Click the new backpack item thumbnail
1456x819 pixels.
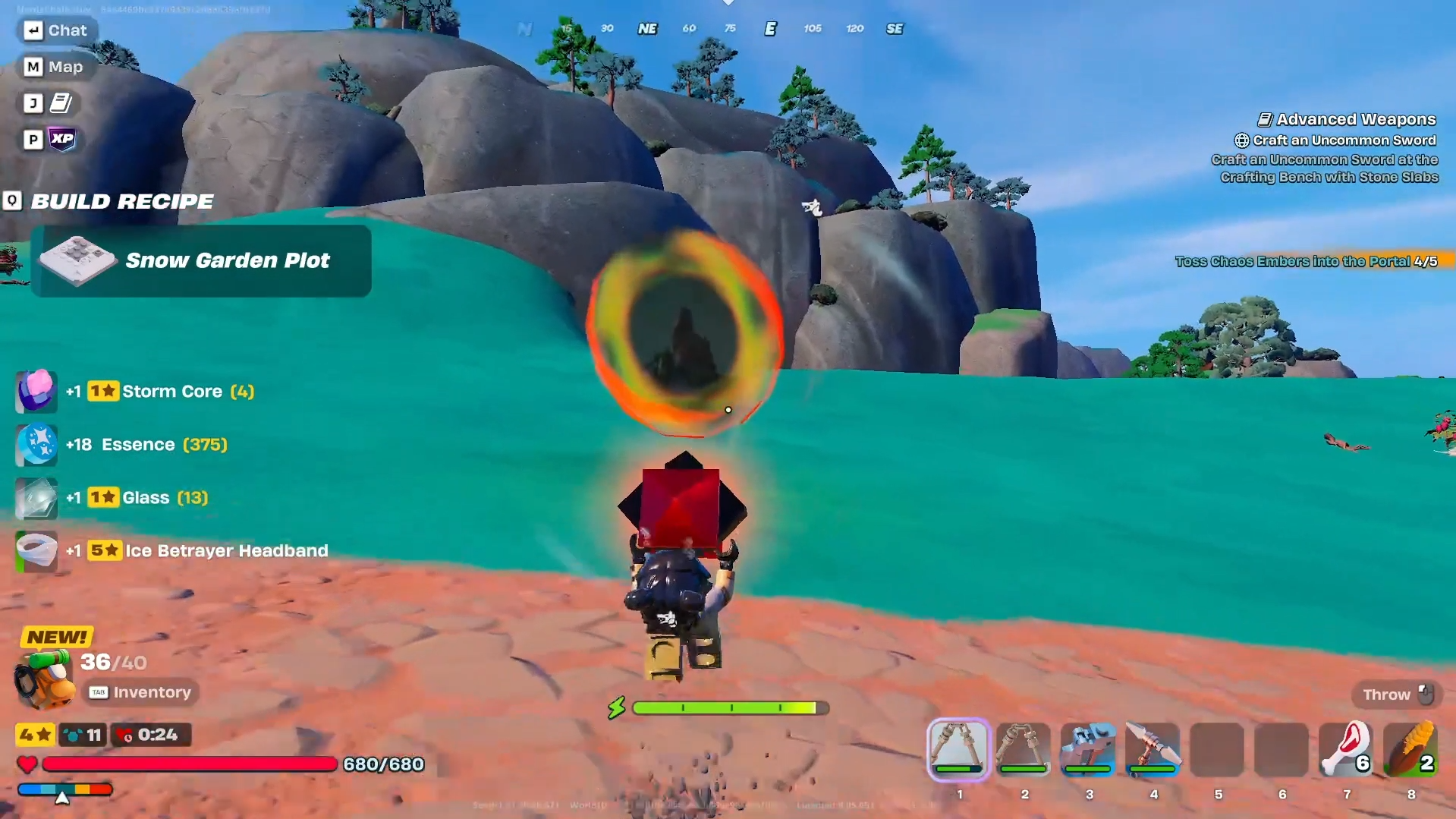click(x=43, y=679)
